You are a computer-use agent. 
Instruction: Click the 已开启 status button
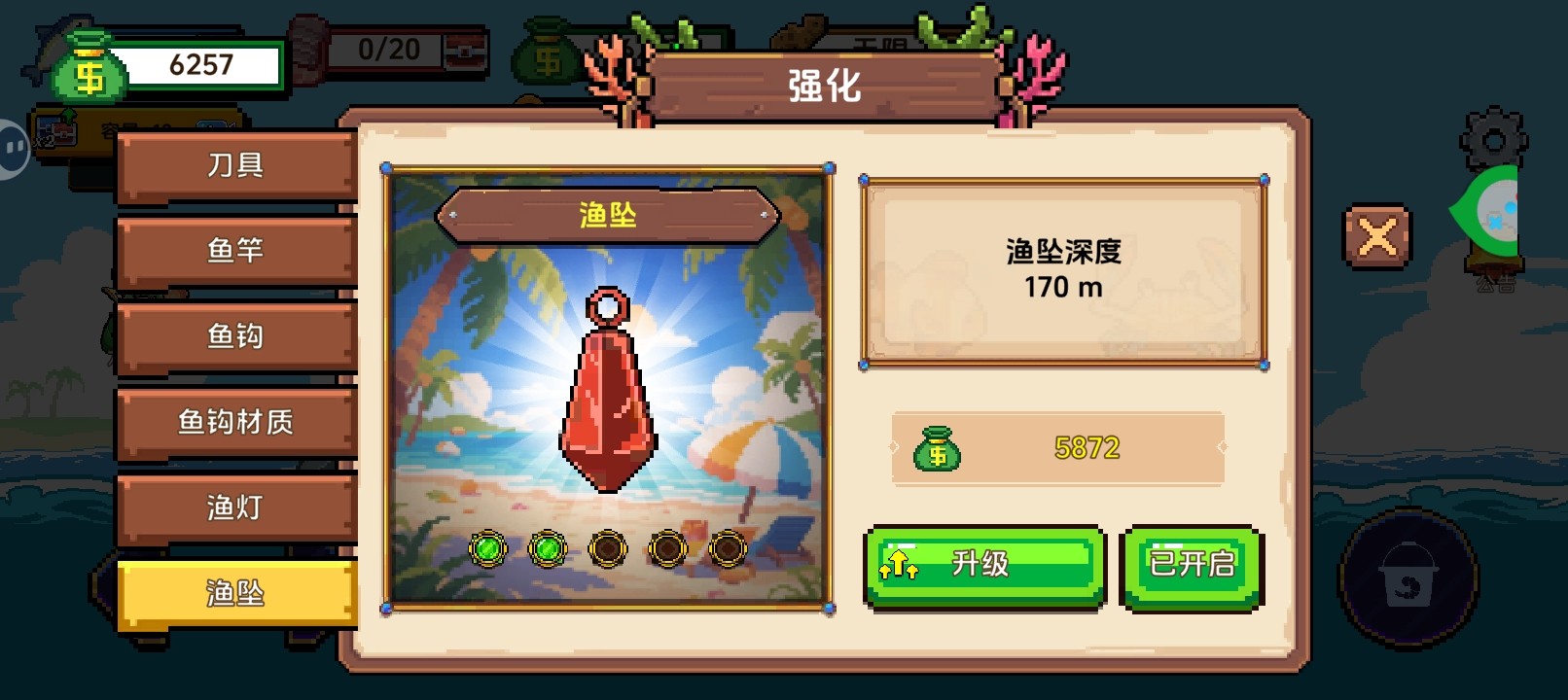coord(1192,567)
